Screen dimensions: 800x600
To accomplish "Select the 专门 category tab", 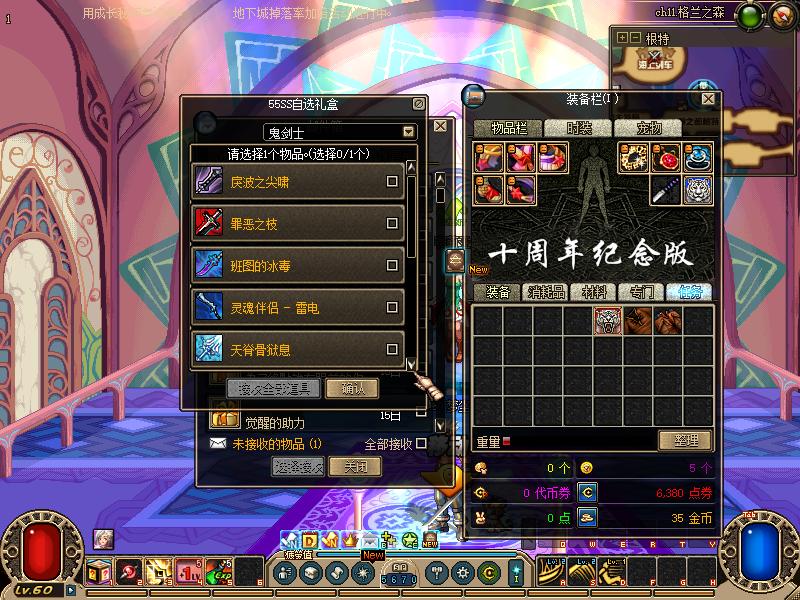I will (x=642, y=292).
